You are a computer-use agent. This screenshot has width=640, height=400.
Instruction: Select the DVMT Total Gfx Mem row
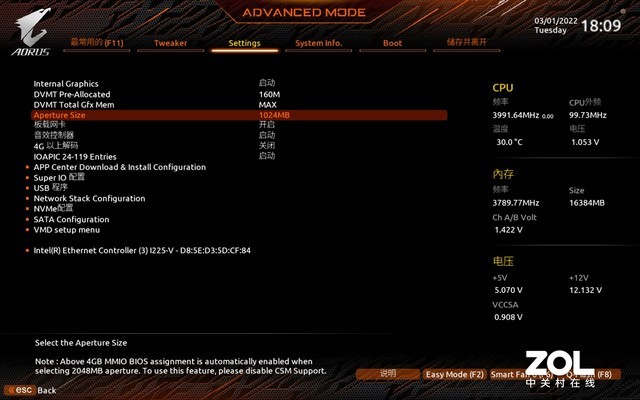click(73, 105)
